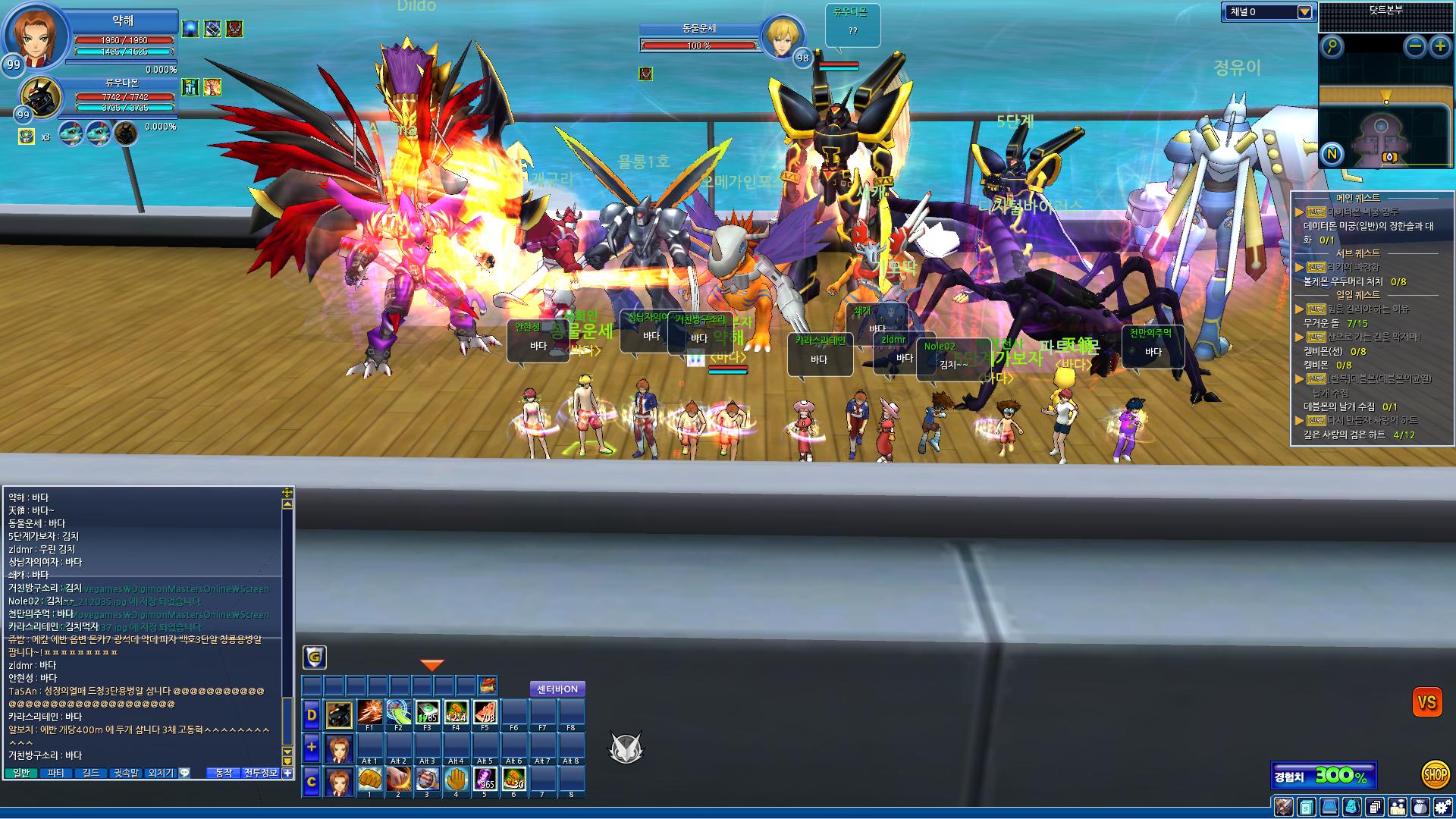Zoom in the minimap with plus button
The height and width of the screenshot is (819, 1456).
pos(1439,47)
